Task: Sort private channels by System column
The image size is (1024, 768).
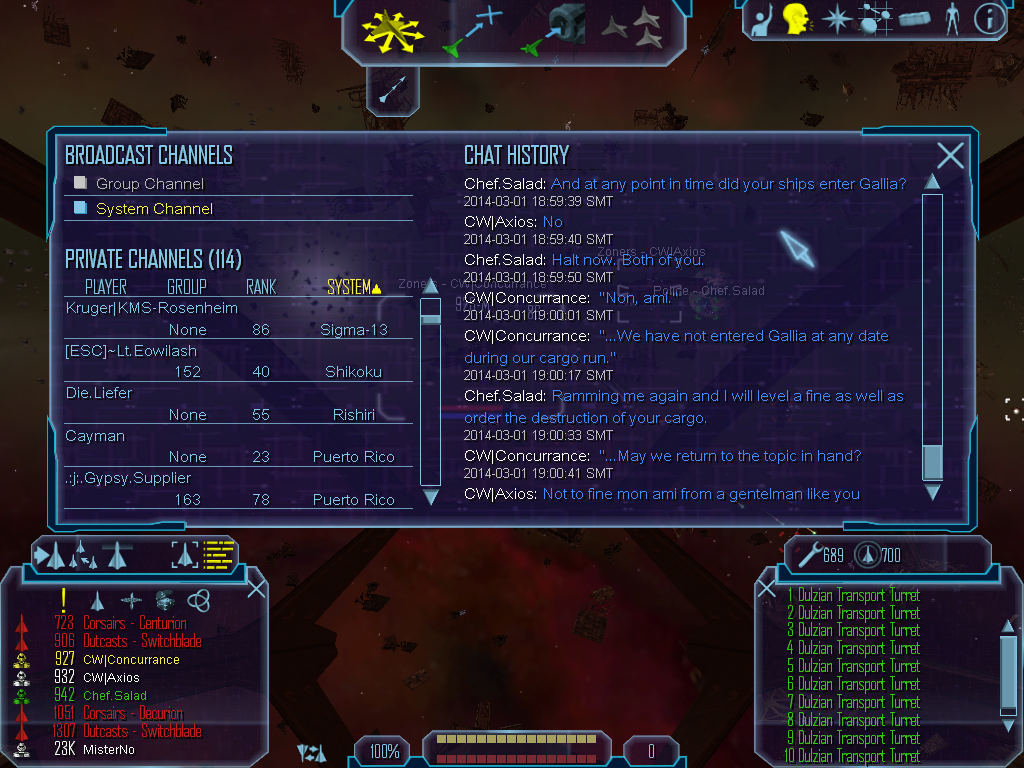Action: pos(354,288)
